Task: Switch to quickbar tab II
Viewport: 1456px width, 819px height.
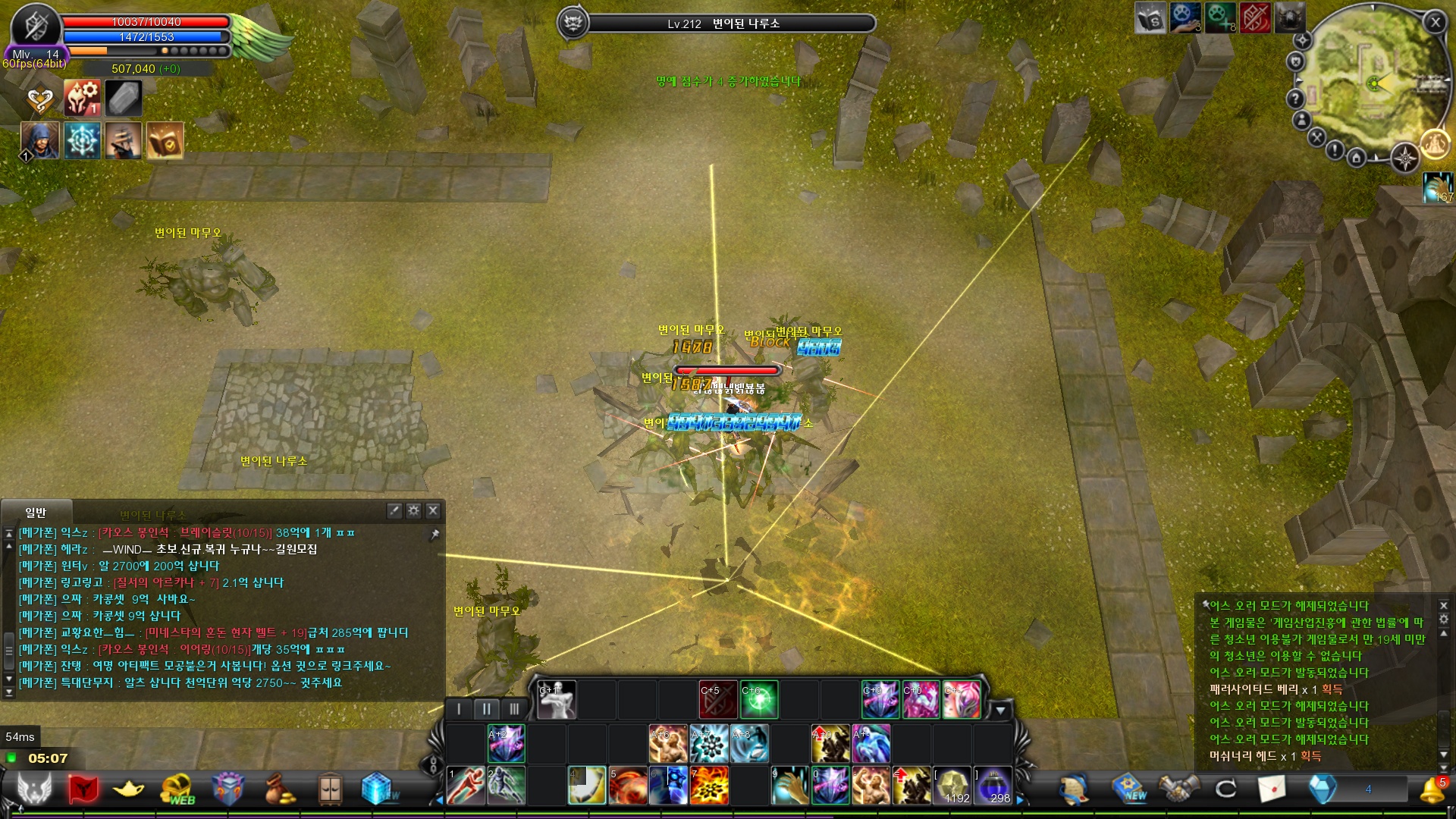Action: [486, 708]
